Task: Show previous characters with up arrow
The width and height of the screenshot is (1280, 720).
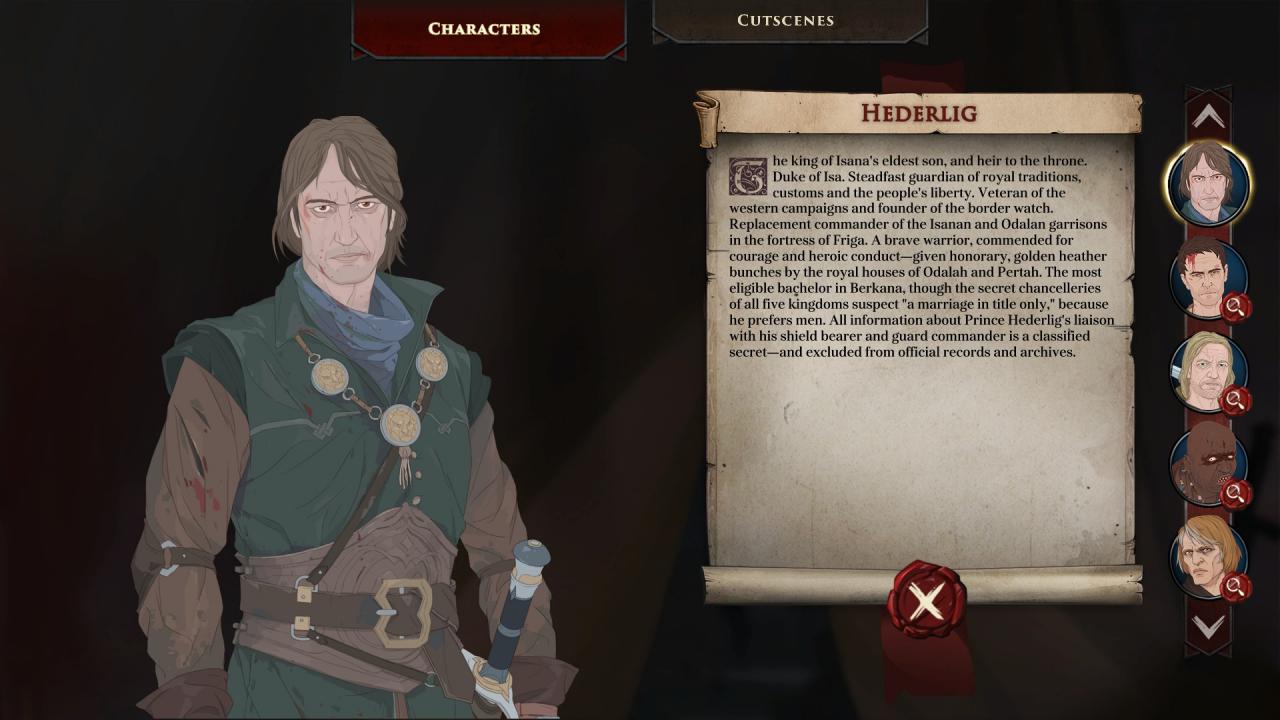Action: point(1208,116)
